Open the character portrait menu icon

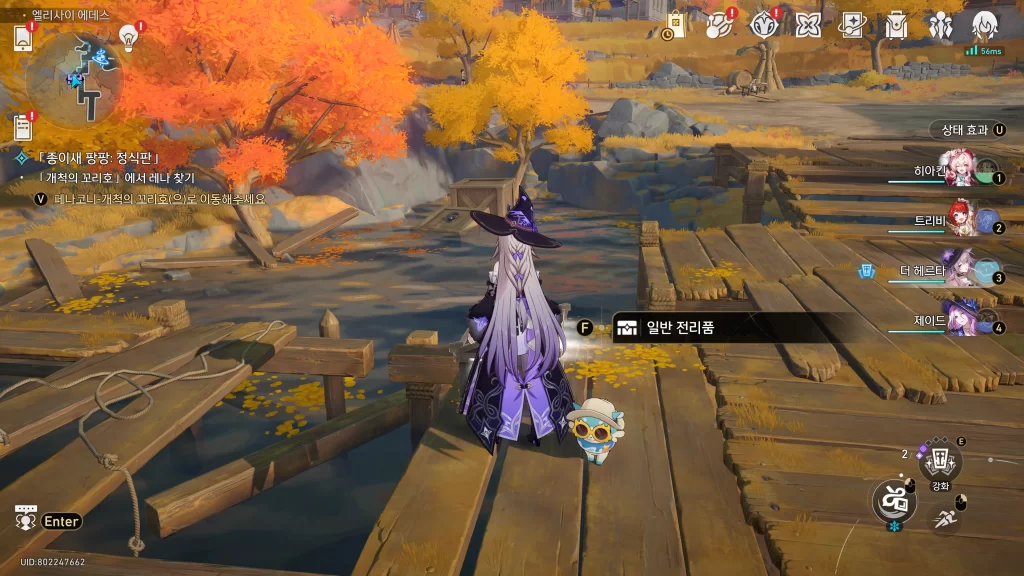984,24
